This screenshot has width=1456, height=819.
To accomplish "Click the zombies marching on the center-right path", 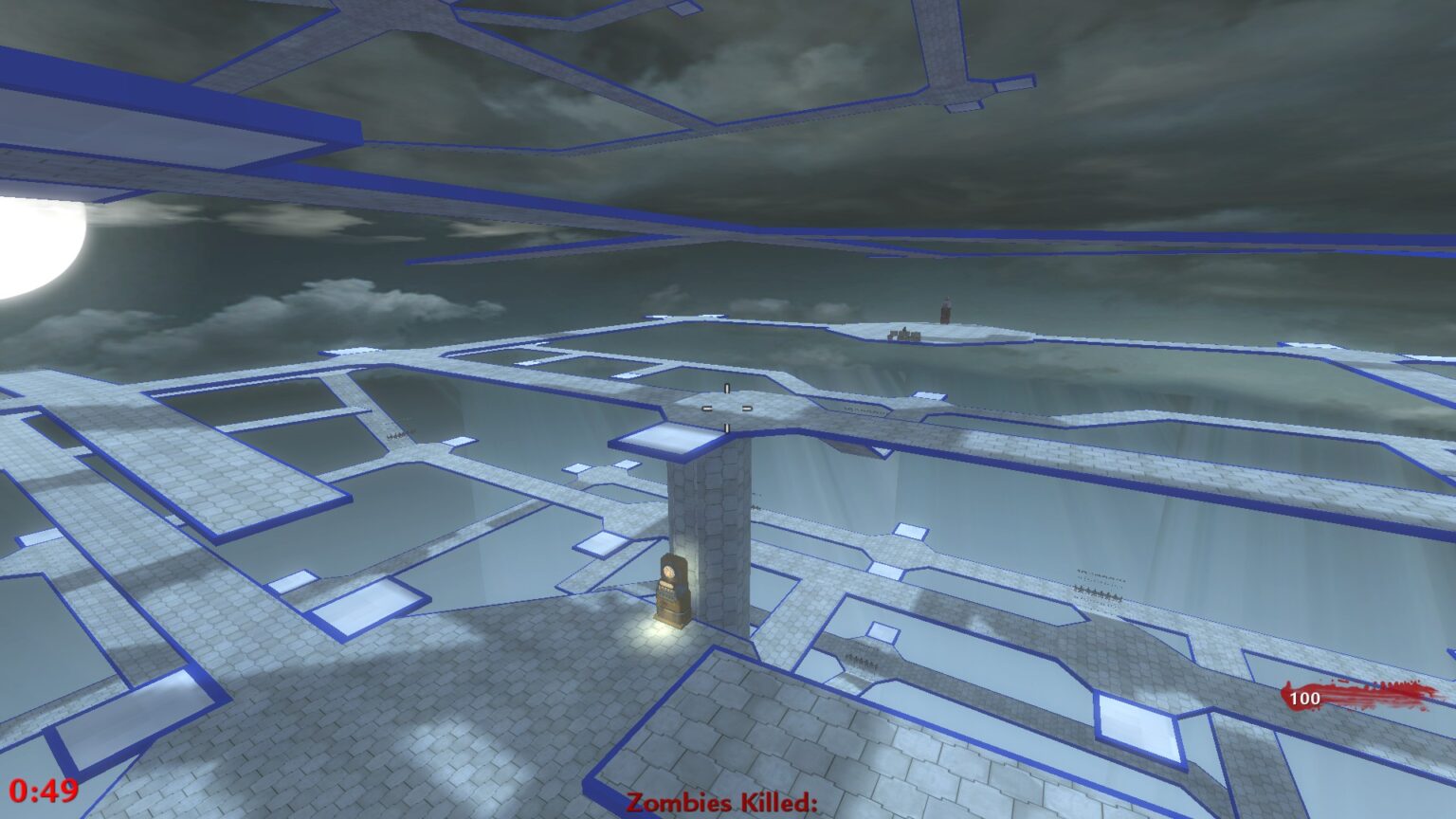I will (863, 659).
